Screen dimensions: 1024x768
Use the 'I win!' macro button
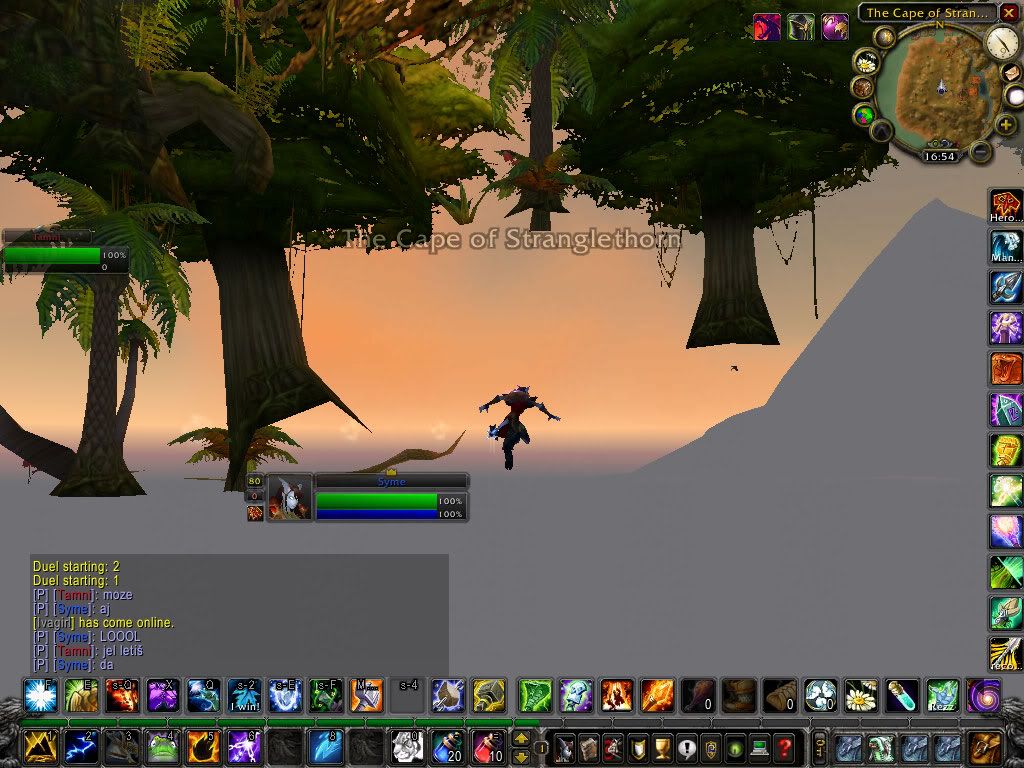244,695
